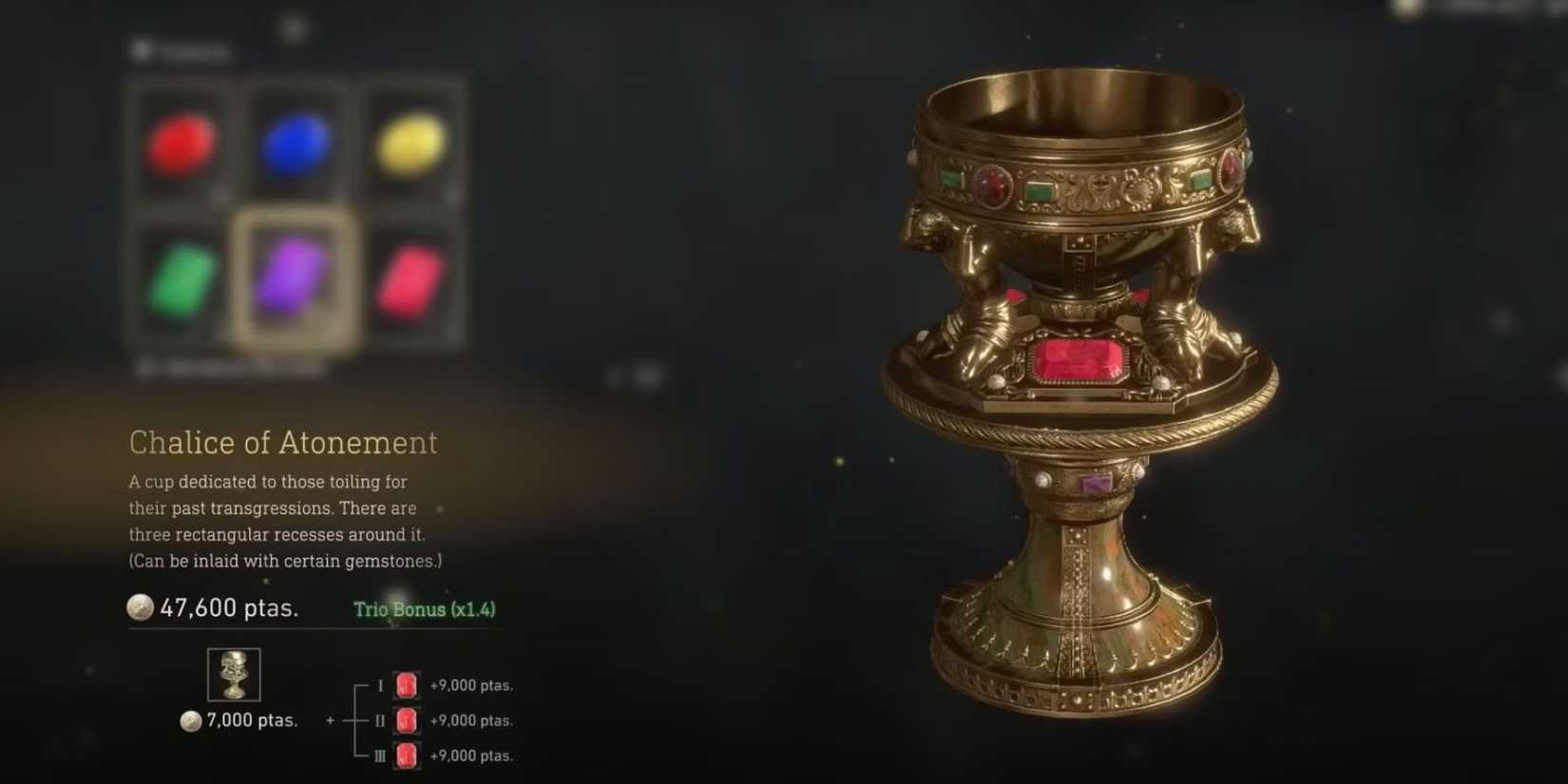The height and width of the screenshot is (784, 1568).
Task: Click the 47,600 ptas total value
Action: tap(228, 607)
